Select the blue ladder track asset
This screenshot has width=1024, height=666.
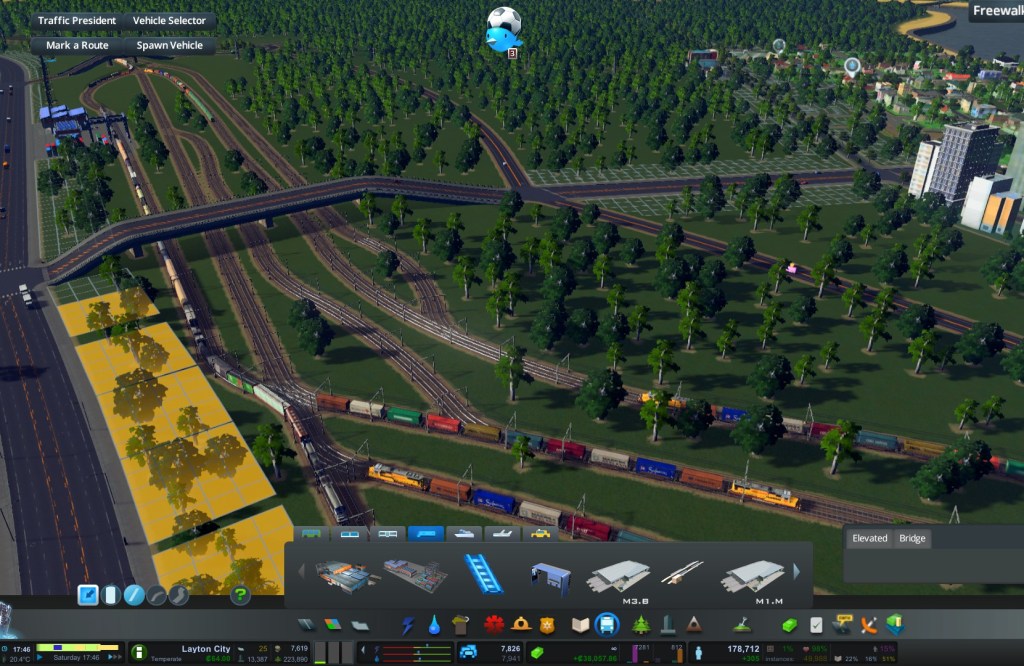coord(482,574)
